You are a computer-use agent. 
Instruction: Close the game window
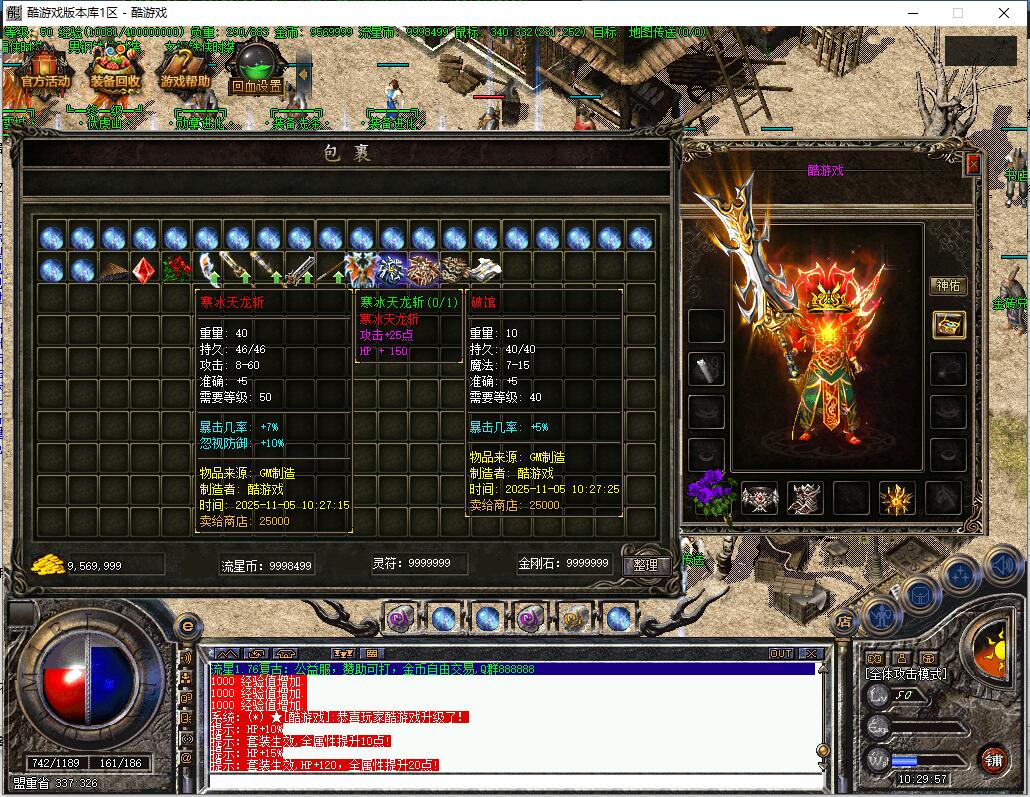[x=1003, y=13]
